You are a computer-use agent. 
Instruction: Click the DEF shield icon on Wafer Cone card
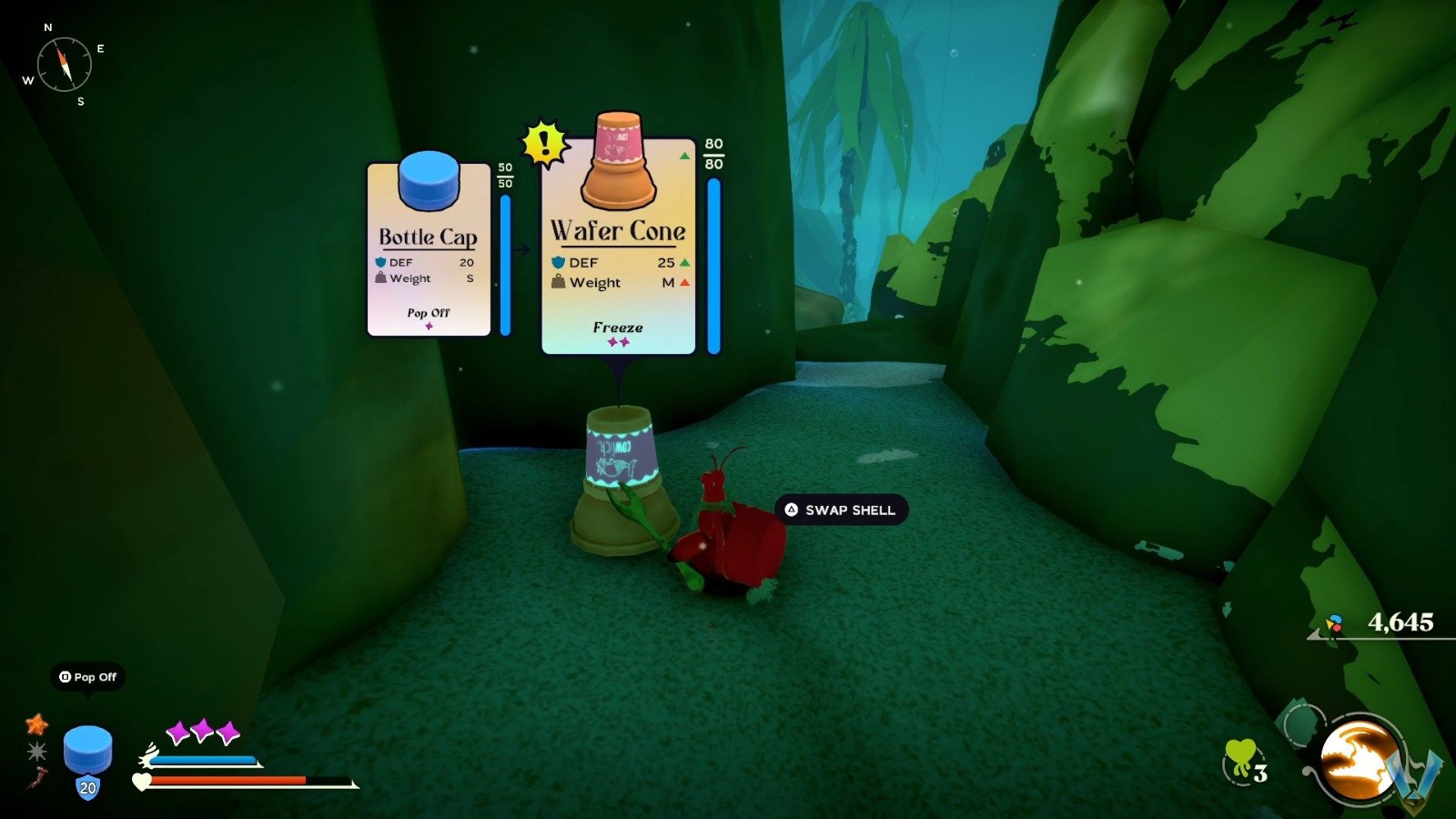pyautogui.click(x=558, y=262)
